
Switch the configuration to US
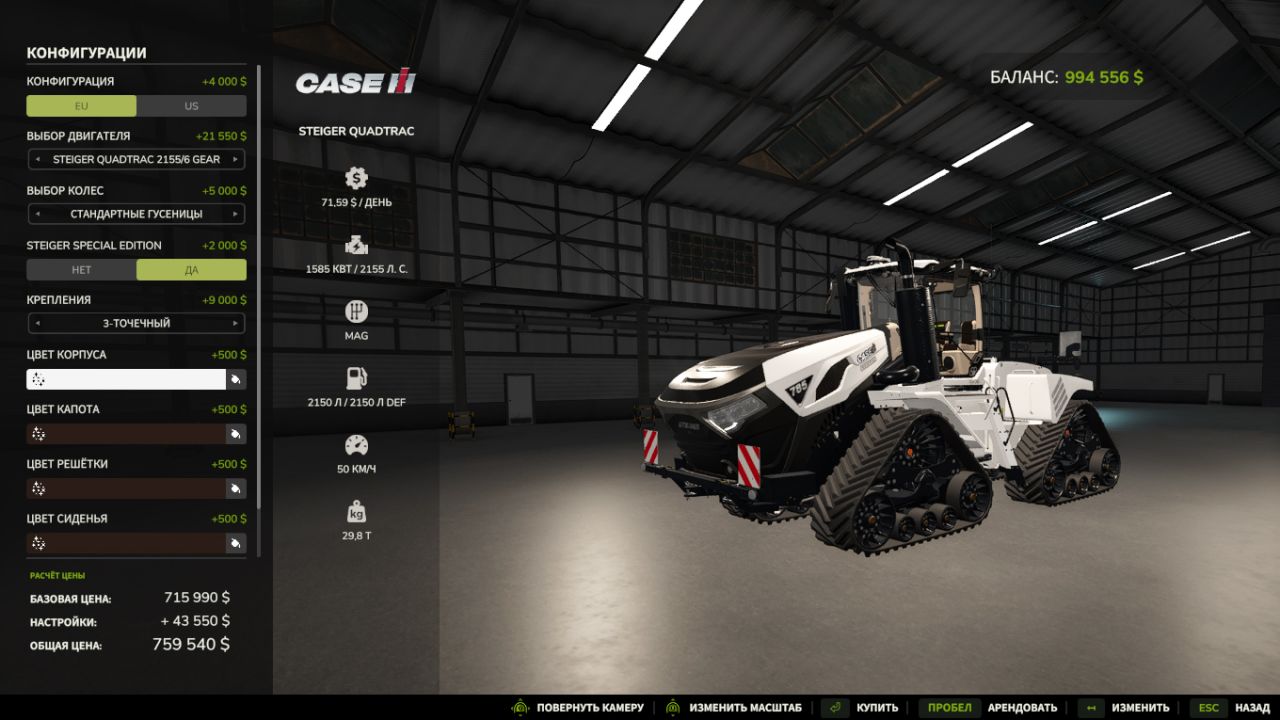pyautogui.click(x=190, y=105)
